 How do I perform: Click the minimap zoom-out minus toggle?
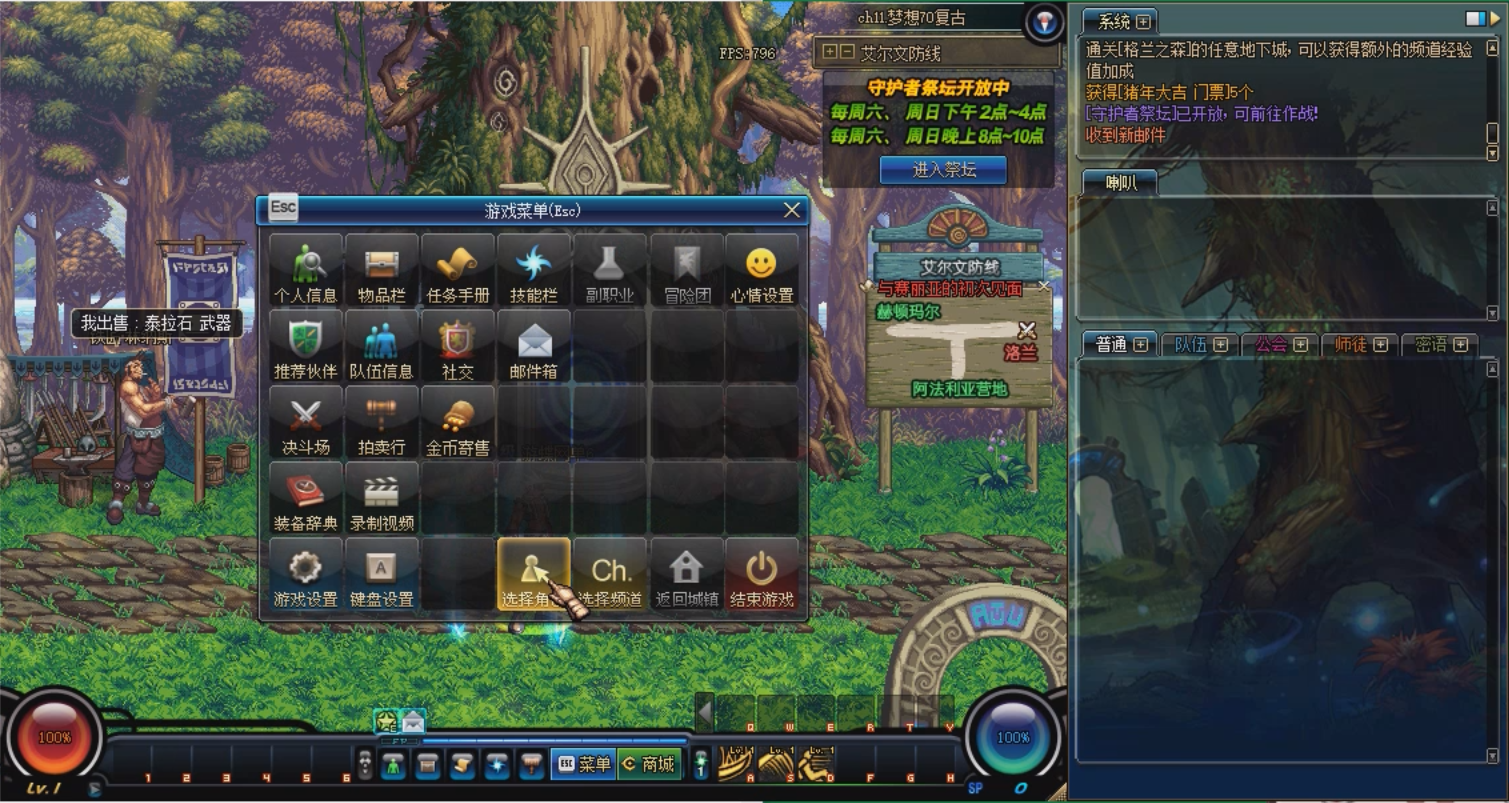pos(849,52)
